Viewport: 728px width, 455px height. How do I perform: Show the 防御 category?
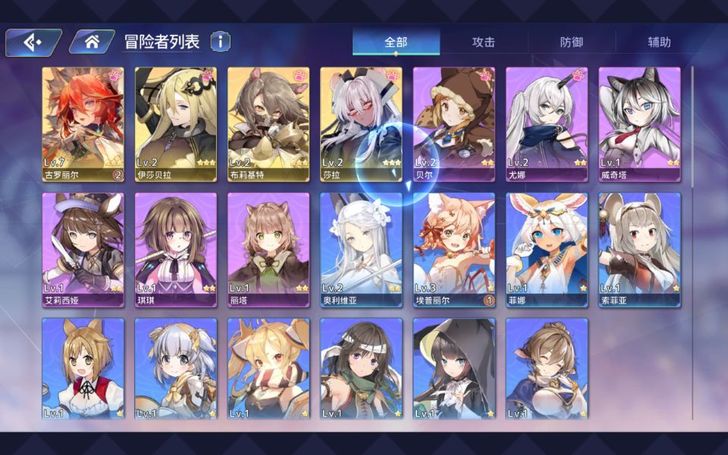[572, 42]
